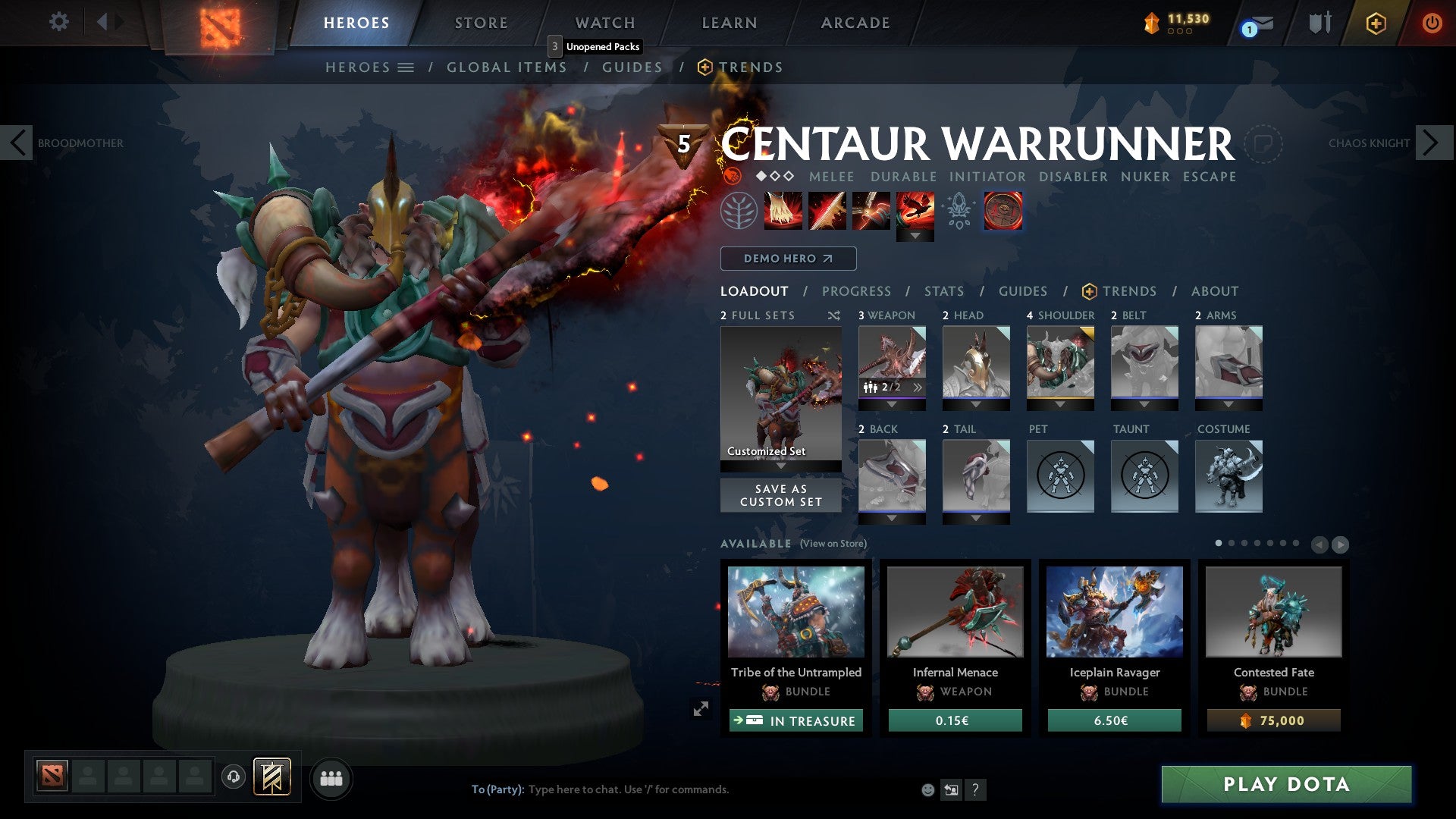The width and height of the screenshot is (1456, 819).
Task: Click Save As Custom Set
Action: 780,495
